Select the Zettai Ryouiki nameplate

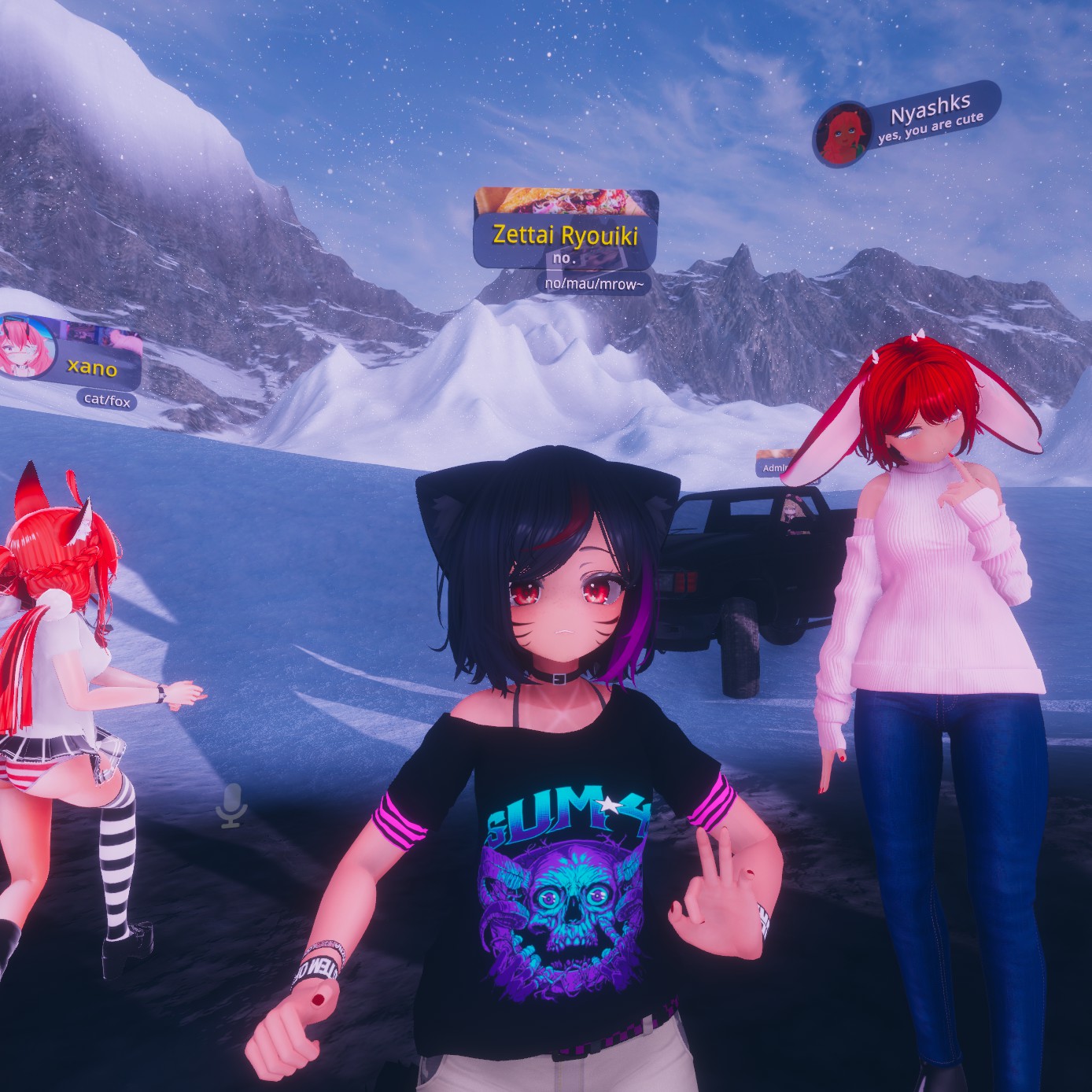564,234
